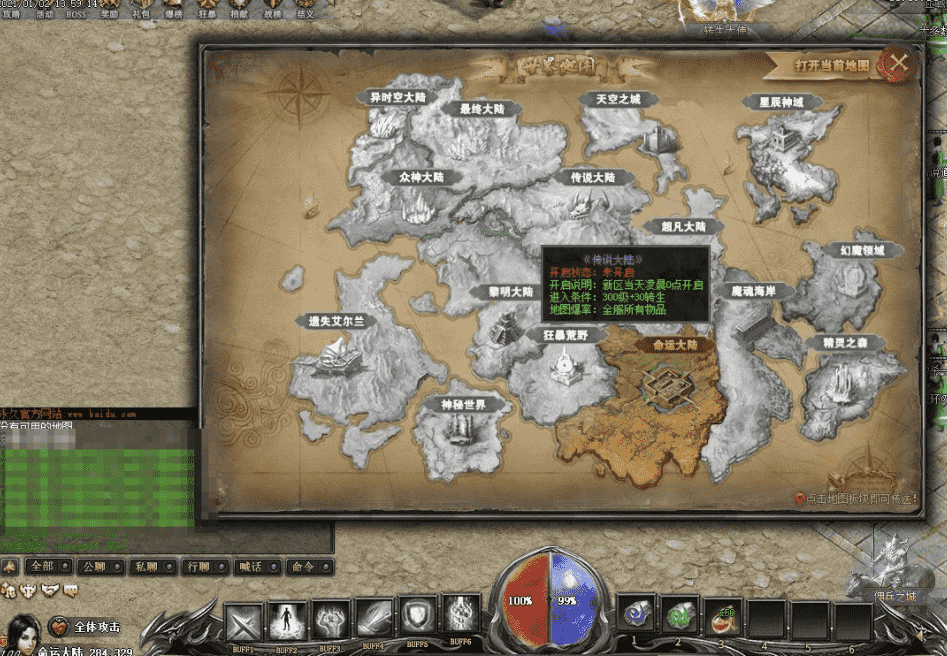Choose the 最终大陆 region label
Screen dimensions: 947x656
pyautogui.click(x=481, y=108)
